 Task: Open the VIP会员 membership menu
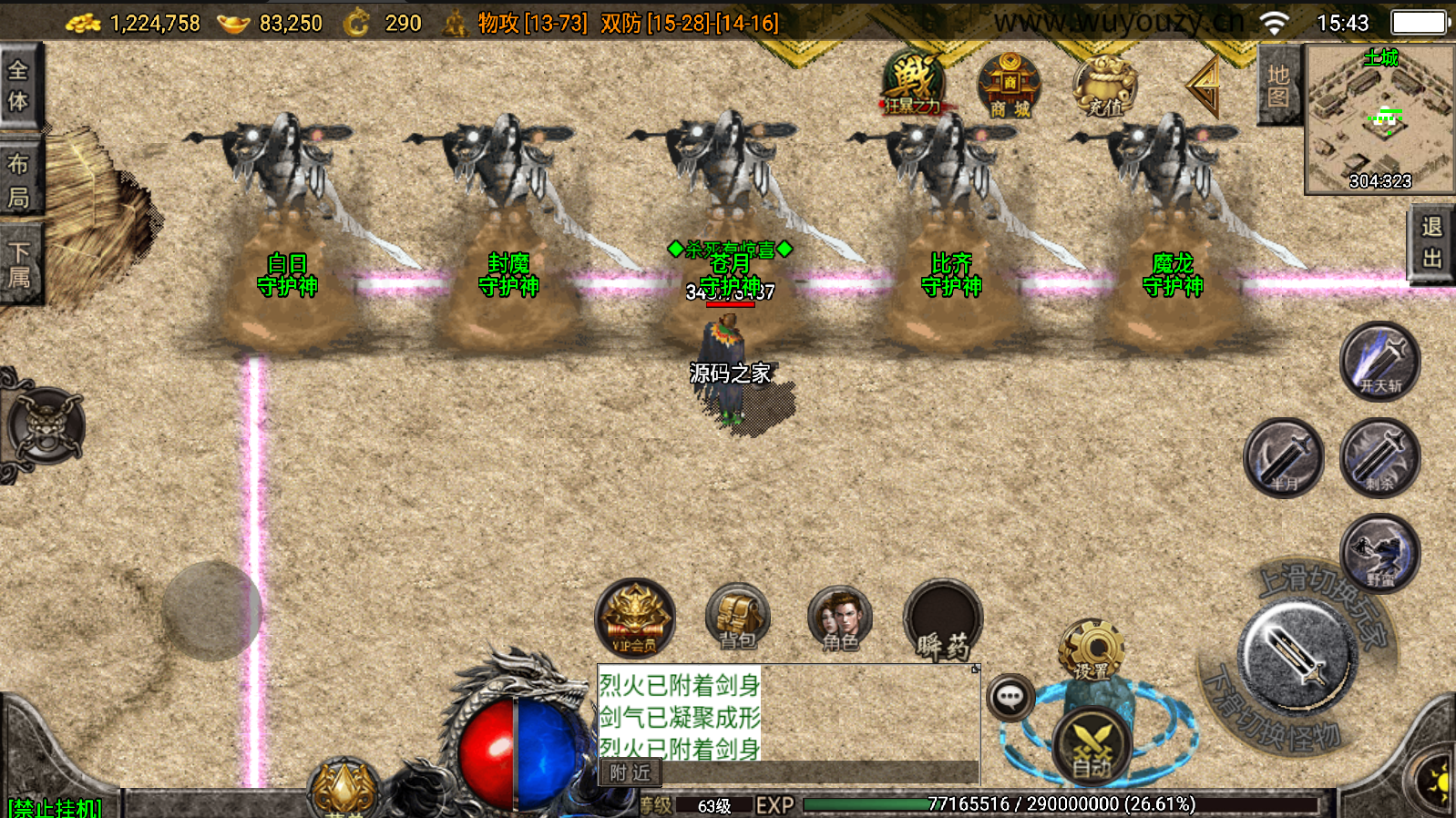pos(635,619)
